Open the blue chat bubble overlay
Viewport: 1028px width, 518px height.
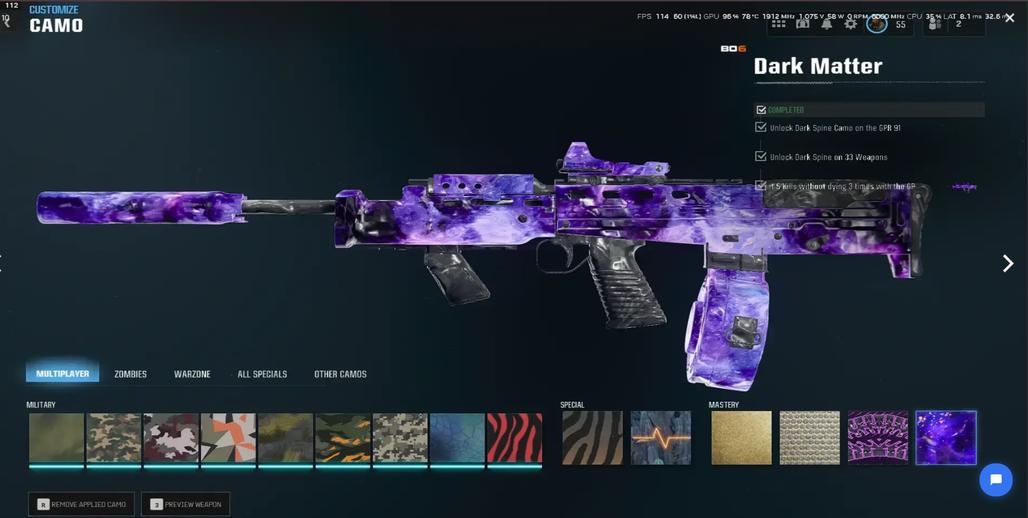click(995, 480)
